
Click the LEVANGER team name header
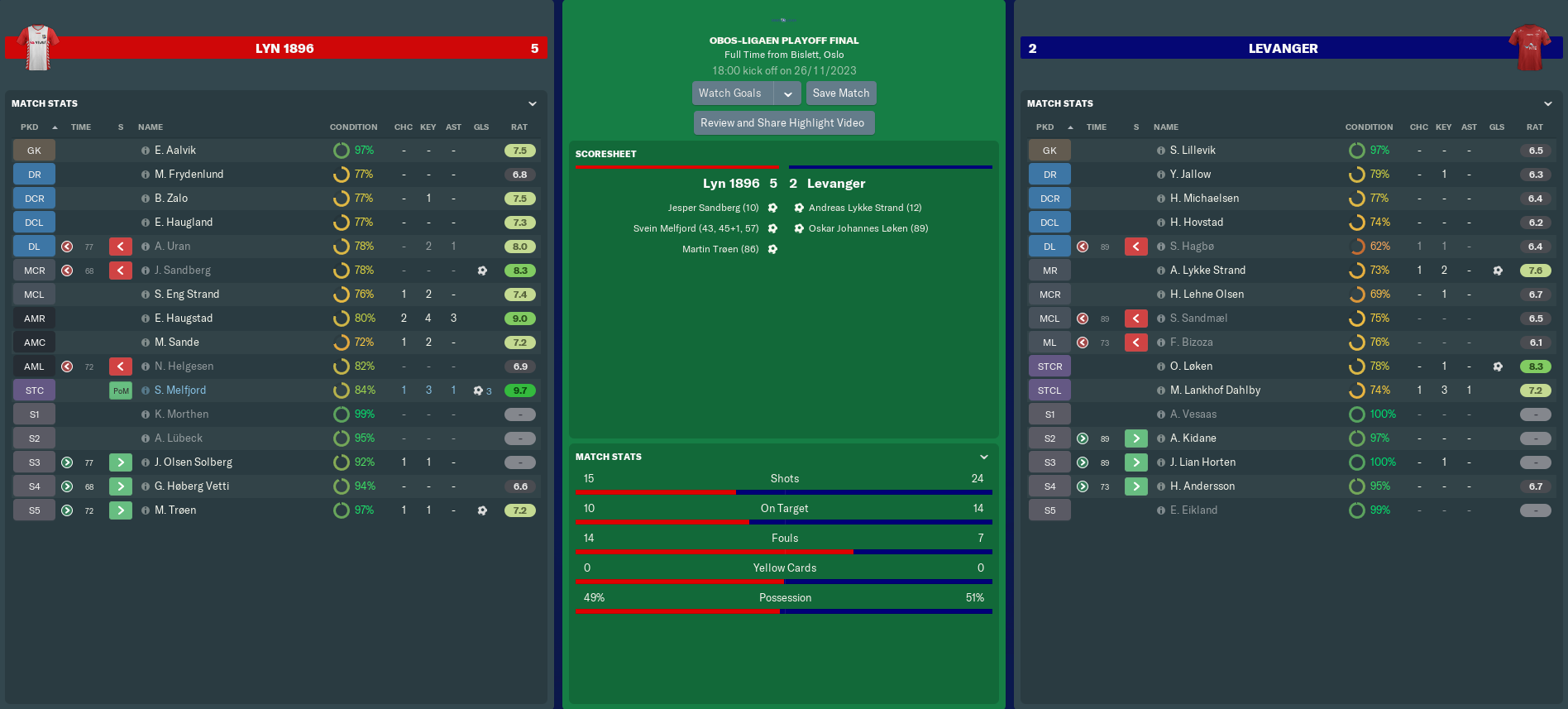[x=1283, y=49]
